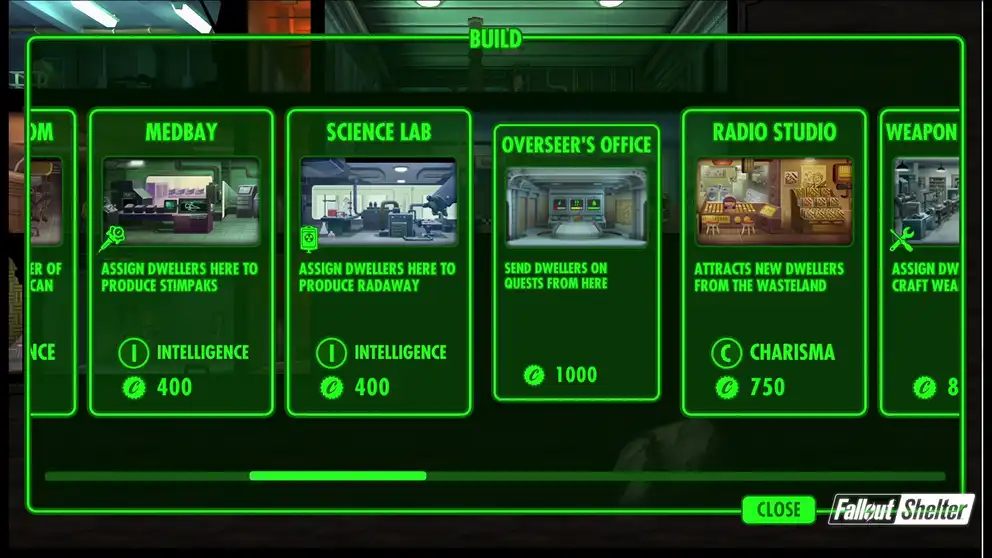The image size is (992, 558).
Task: Choose the Science Lab room to build
Action: (378, 262)
